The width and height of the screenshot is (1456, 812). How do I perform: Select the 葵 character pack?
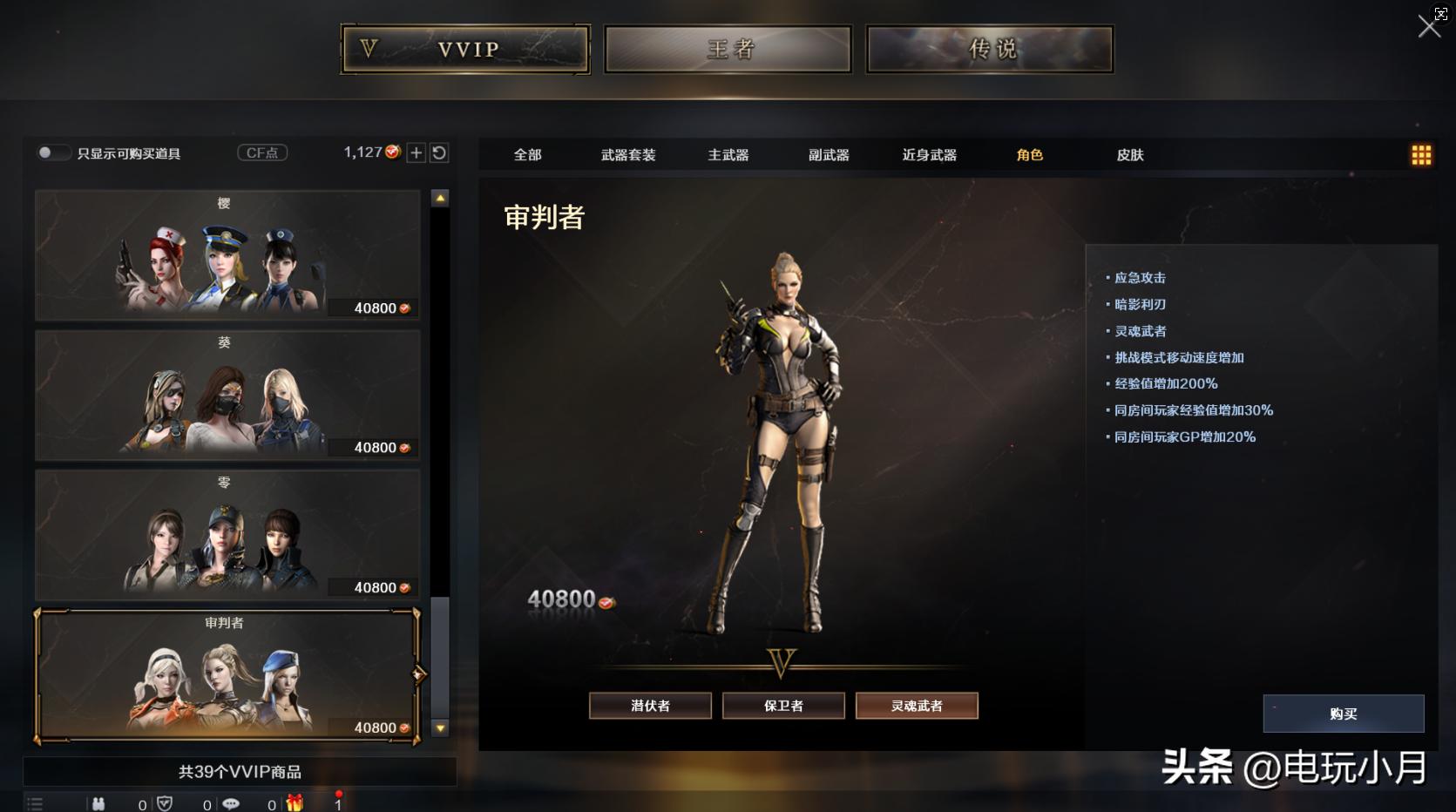coord(227,395)
